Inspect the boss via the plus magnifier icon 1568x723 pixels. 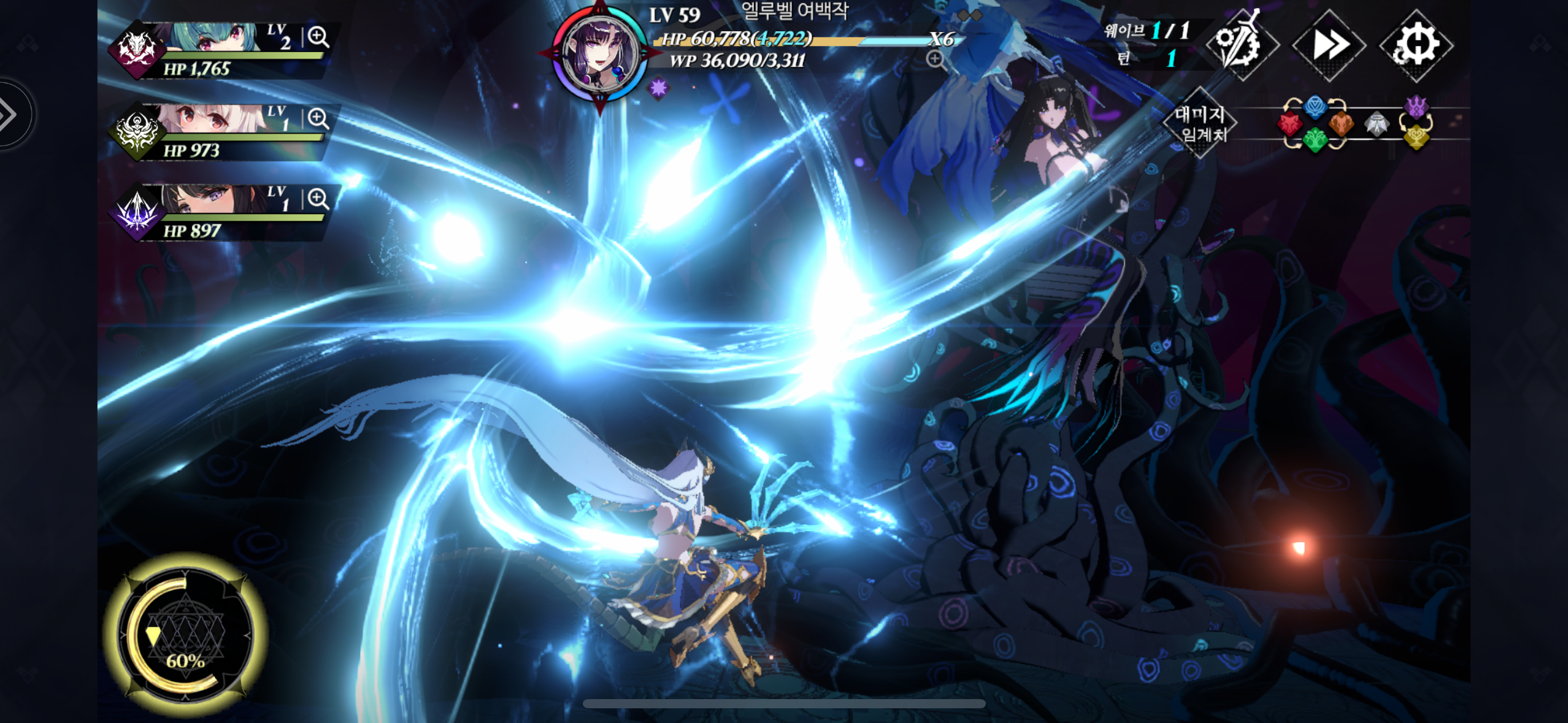point(935,59)
